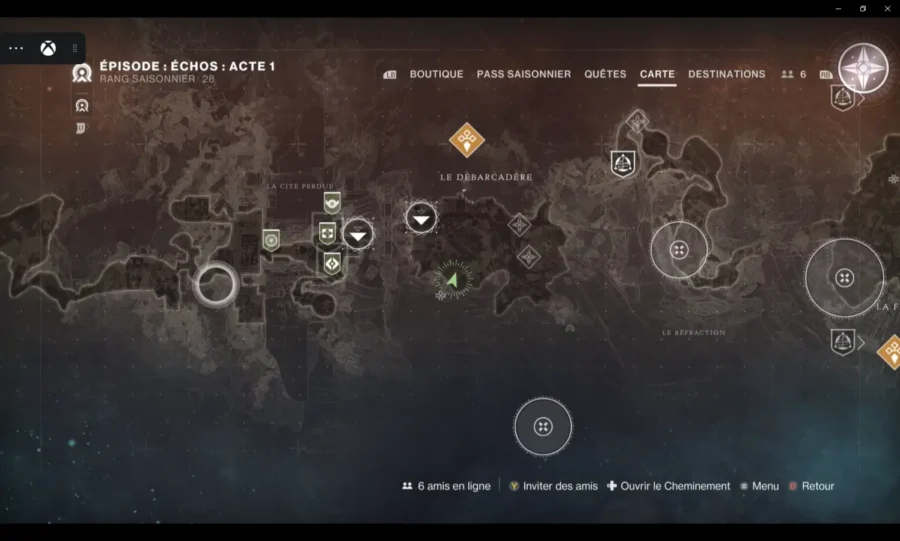Select the Carte tab
The height and width of the screenshot is (541, 900).
point(657,74)
